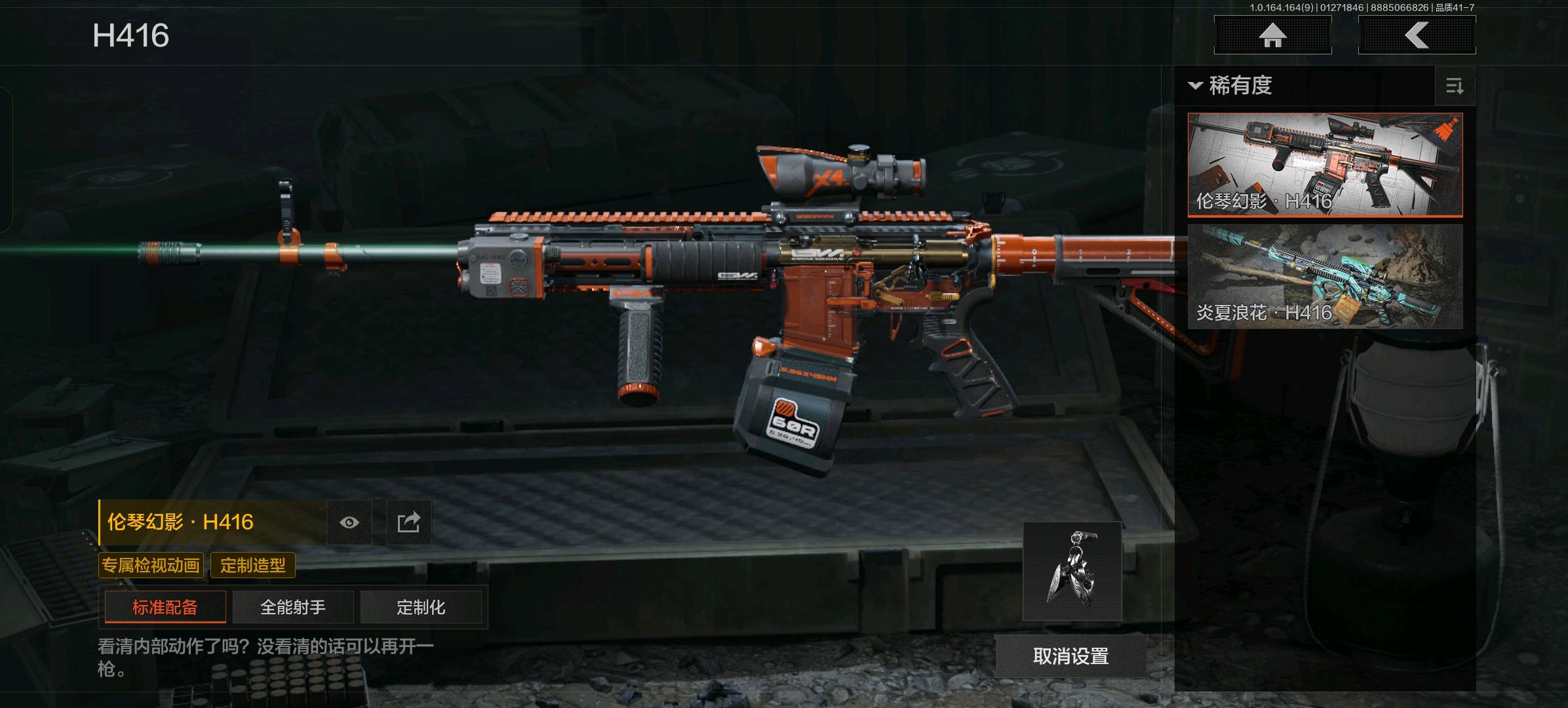
Task: Share the weapon skin
Action: [x=408, y=522]
